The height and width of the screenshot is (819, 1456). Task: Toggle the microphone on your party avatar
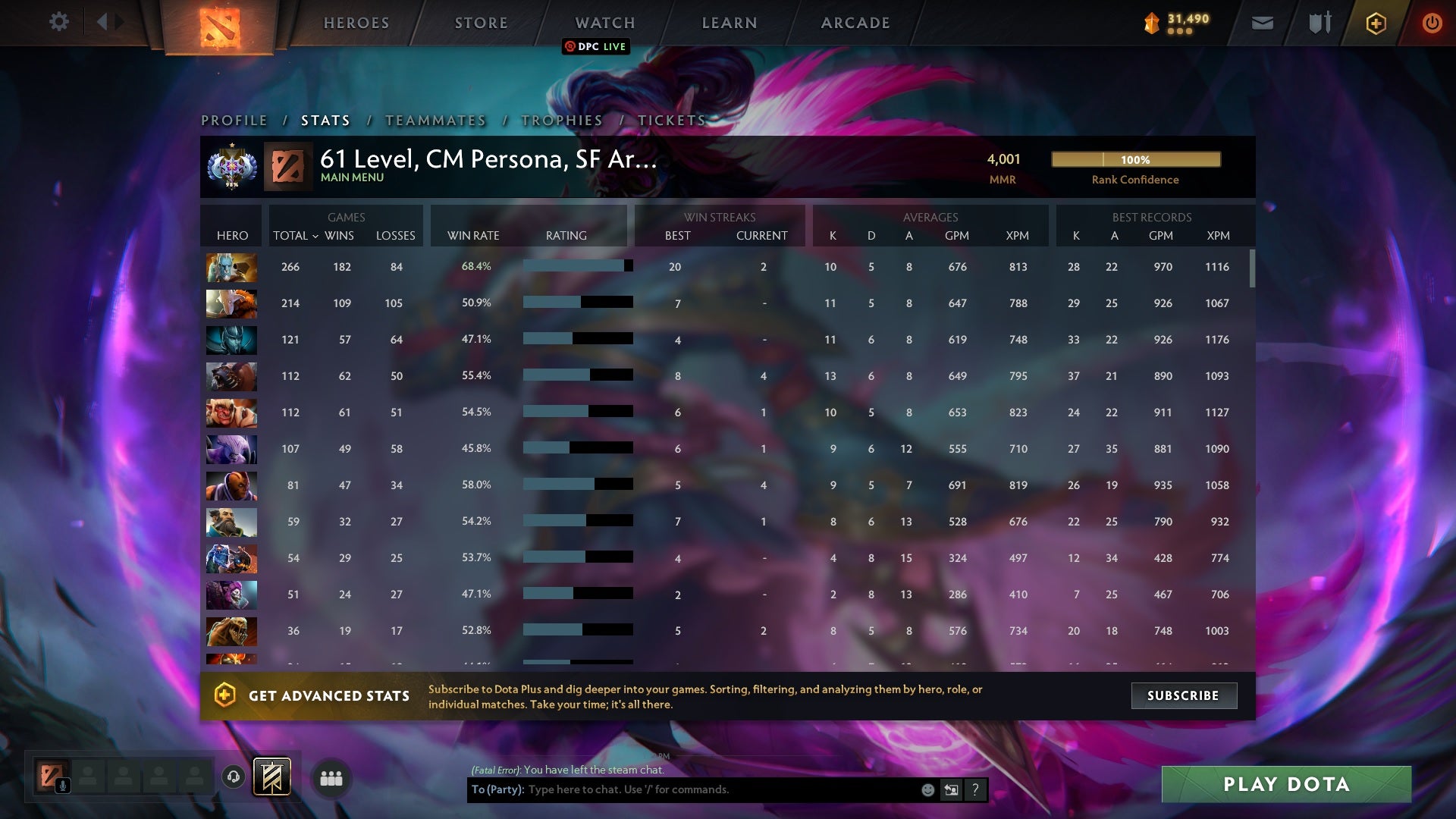[62, 786]
